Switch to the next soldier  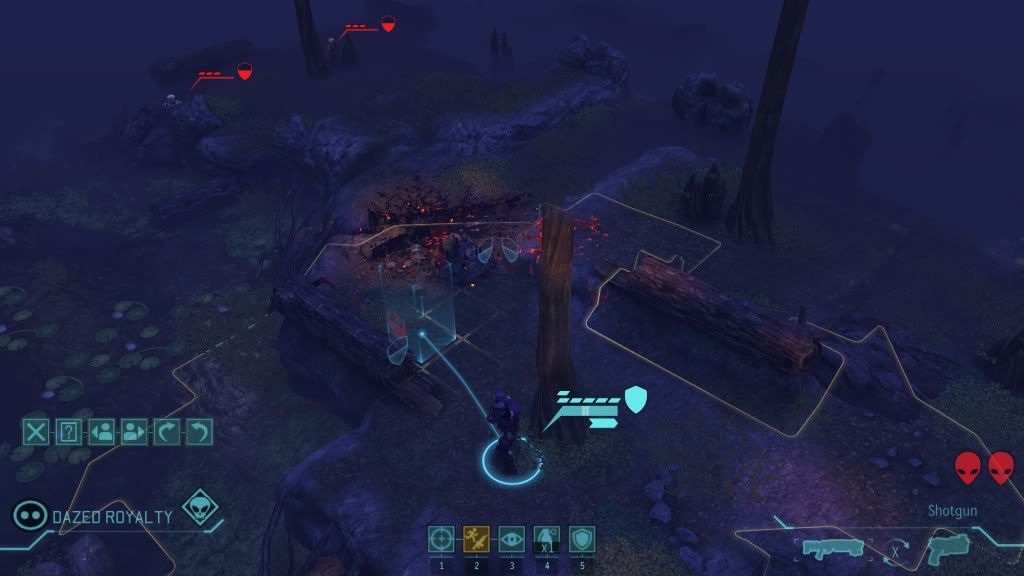[134, 432]
